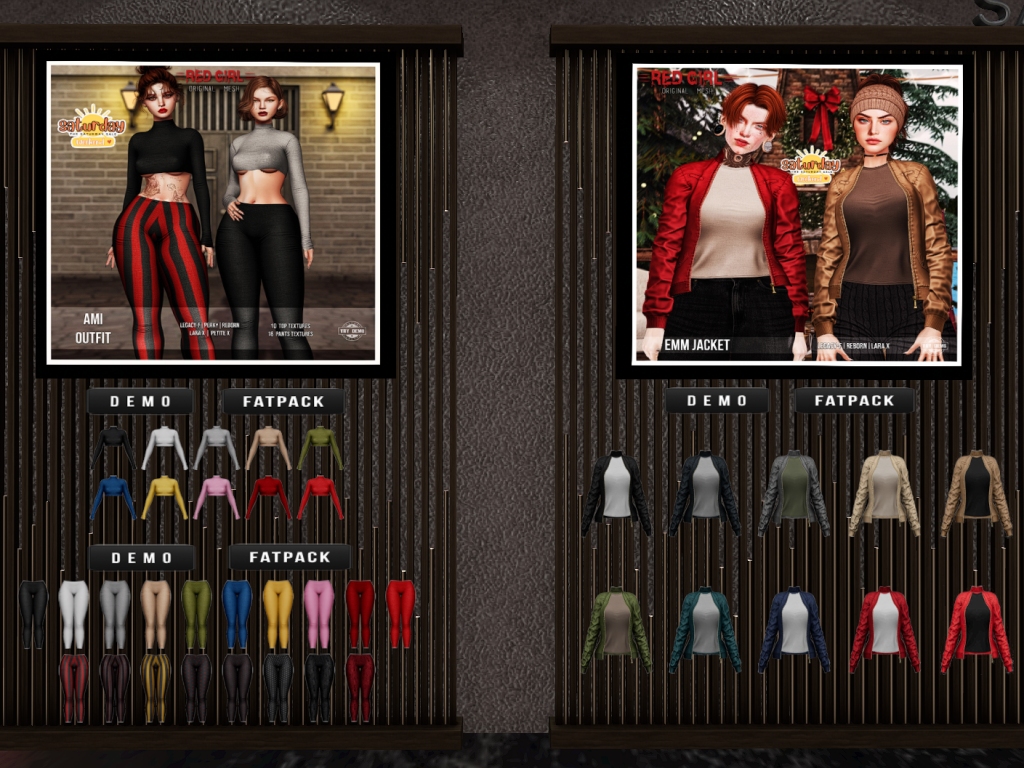Choose the FATPACK for the Ami pants
This screenshot has width=1024, height=768.
click(289, 557)
